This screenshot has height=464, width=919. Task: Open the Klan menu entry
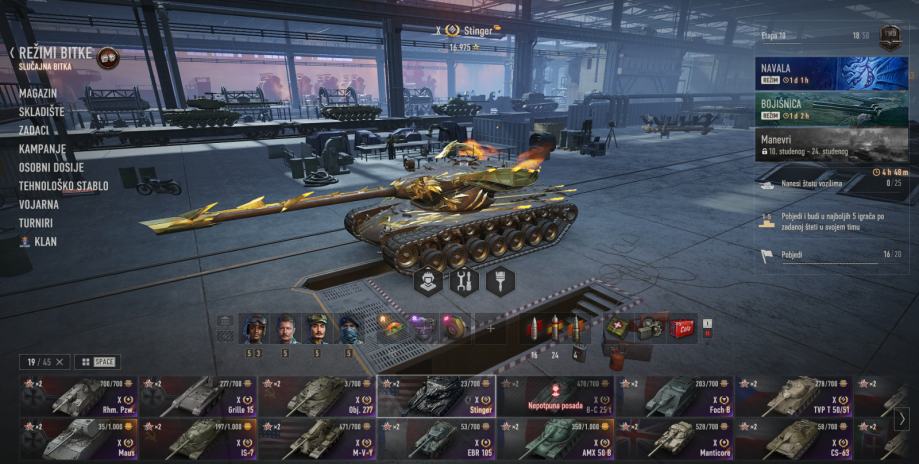(45, 241)
